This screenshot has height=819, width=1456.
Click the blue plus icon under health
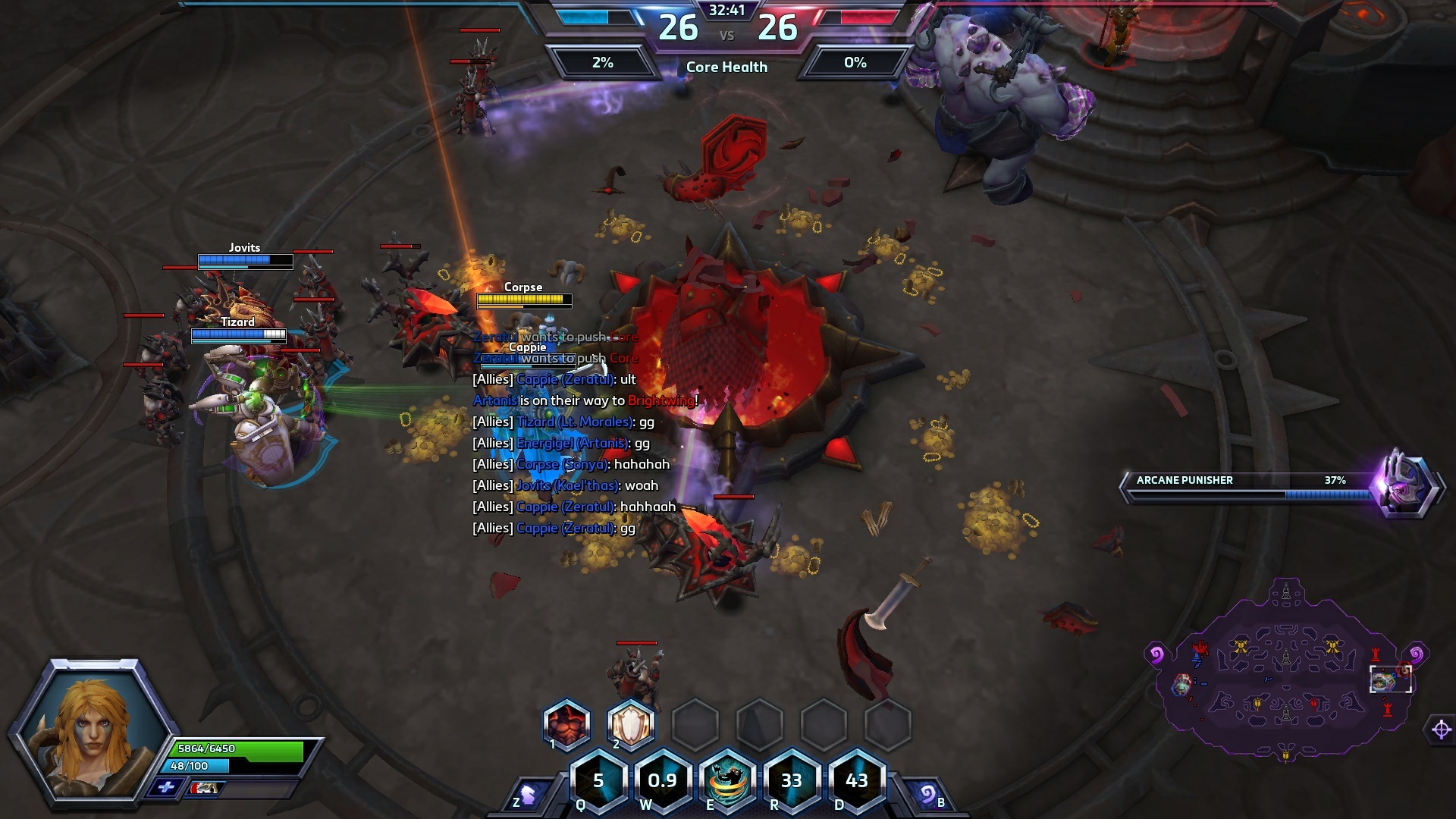(166, 788)
